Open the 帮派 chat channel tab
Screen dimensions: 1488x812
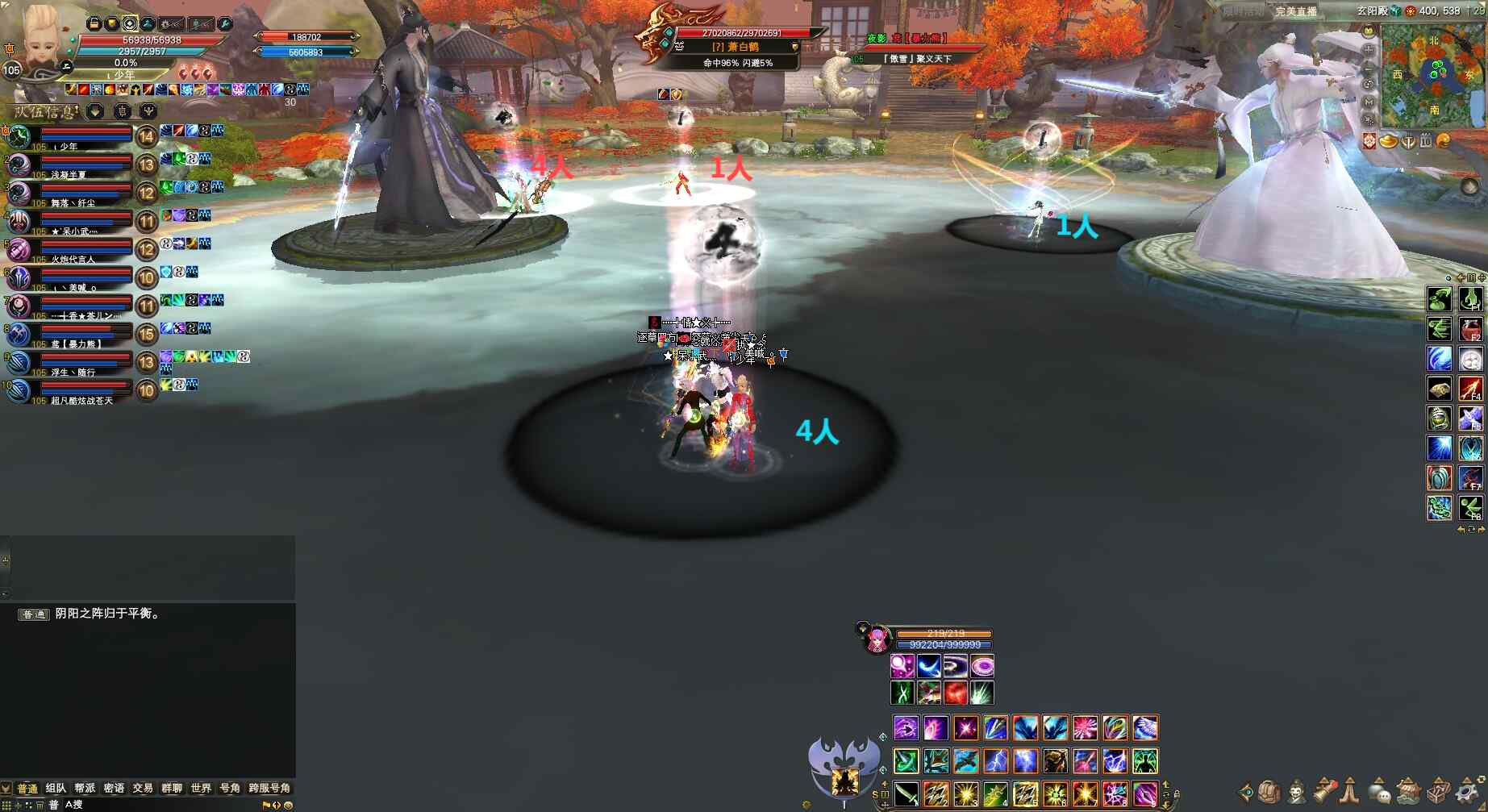85,788
